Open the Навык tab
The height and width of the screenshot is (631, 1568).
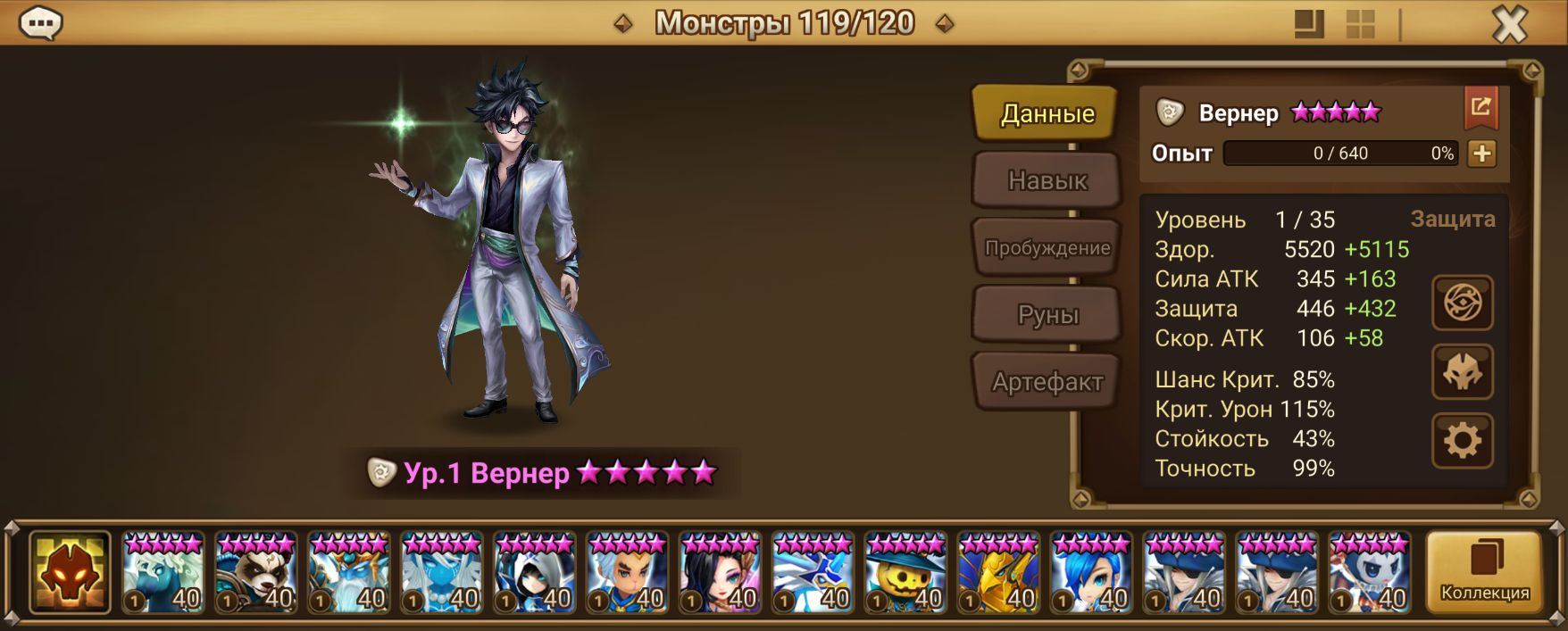[x=1047, y=180]
